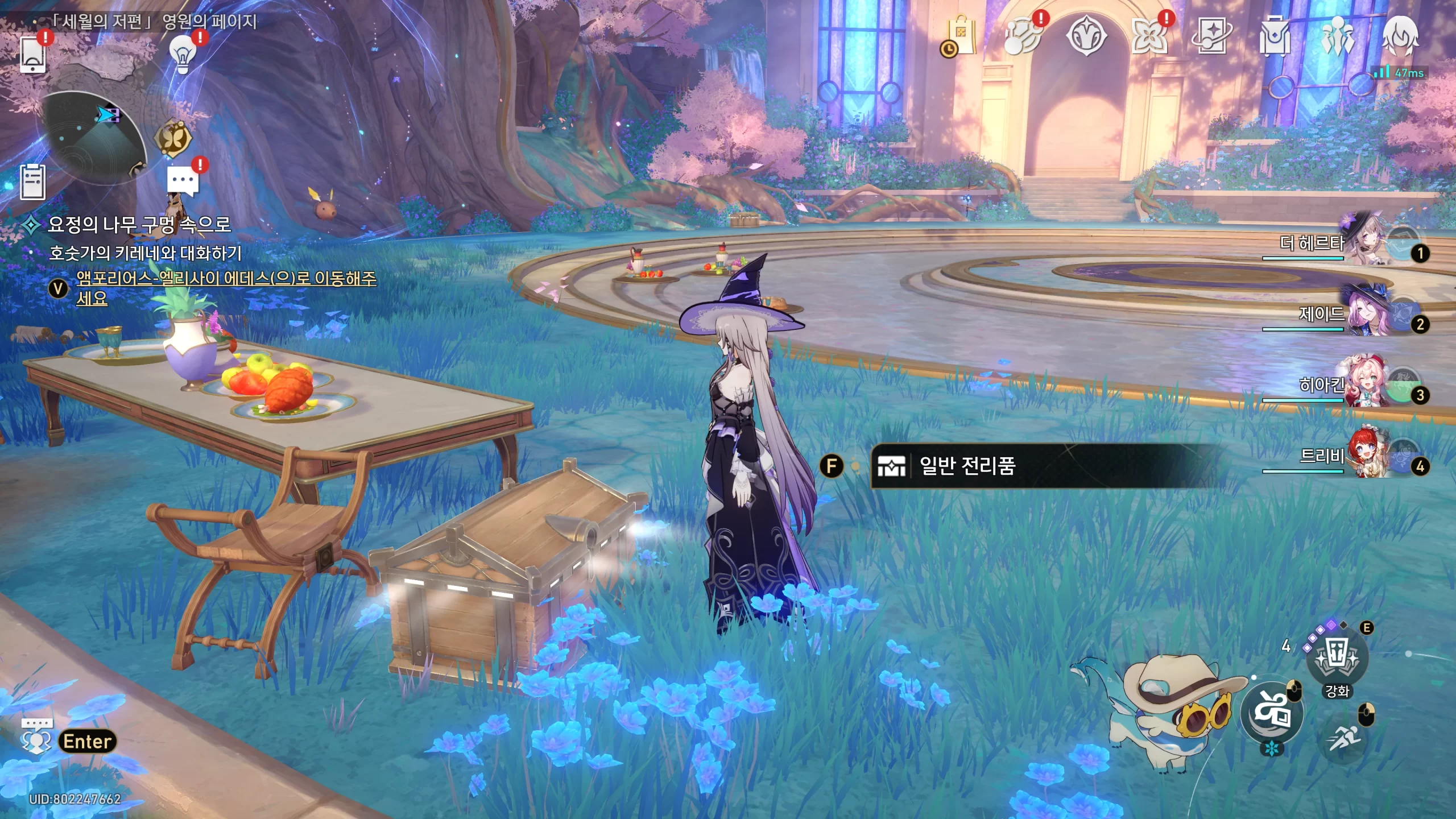Activate the 강화 technique skill
The width and height of the screenshot is (1456, 819).
[x=1337, y=661]
